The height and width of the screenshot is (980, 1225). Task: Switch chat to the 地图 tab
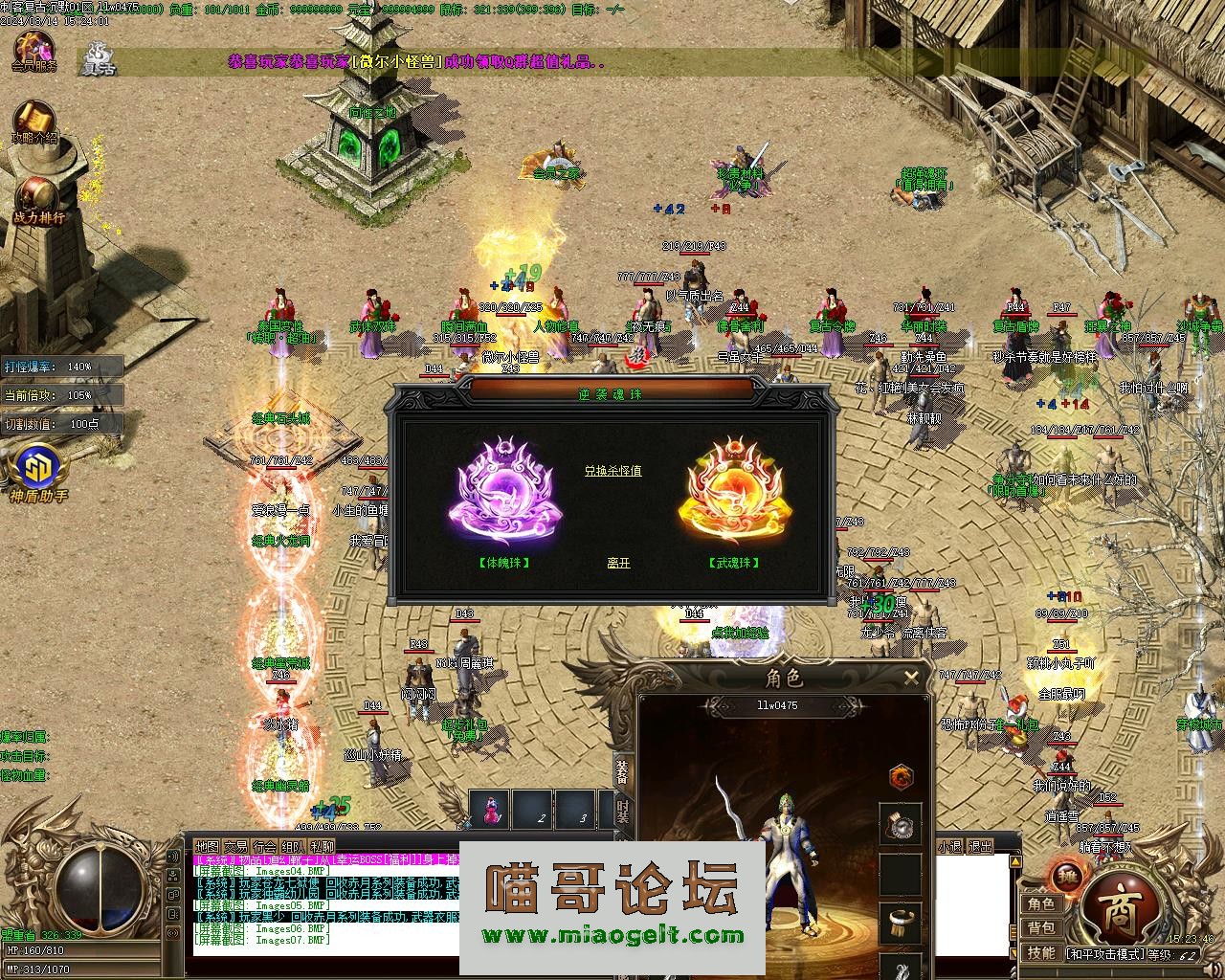(207, 847)
